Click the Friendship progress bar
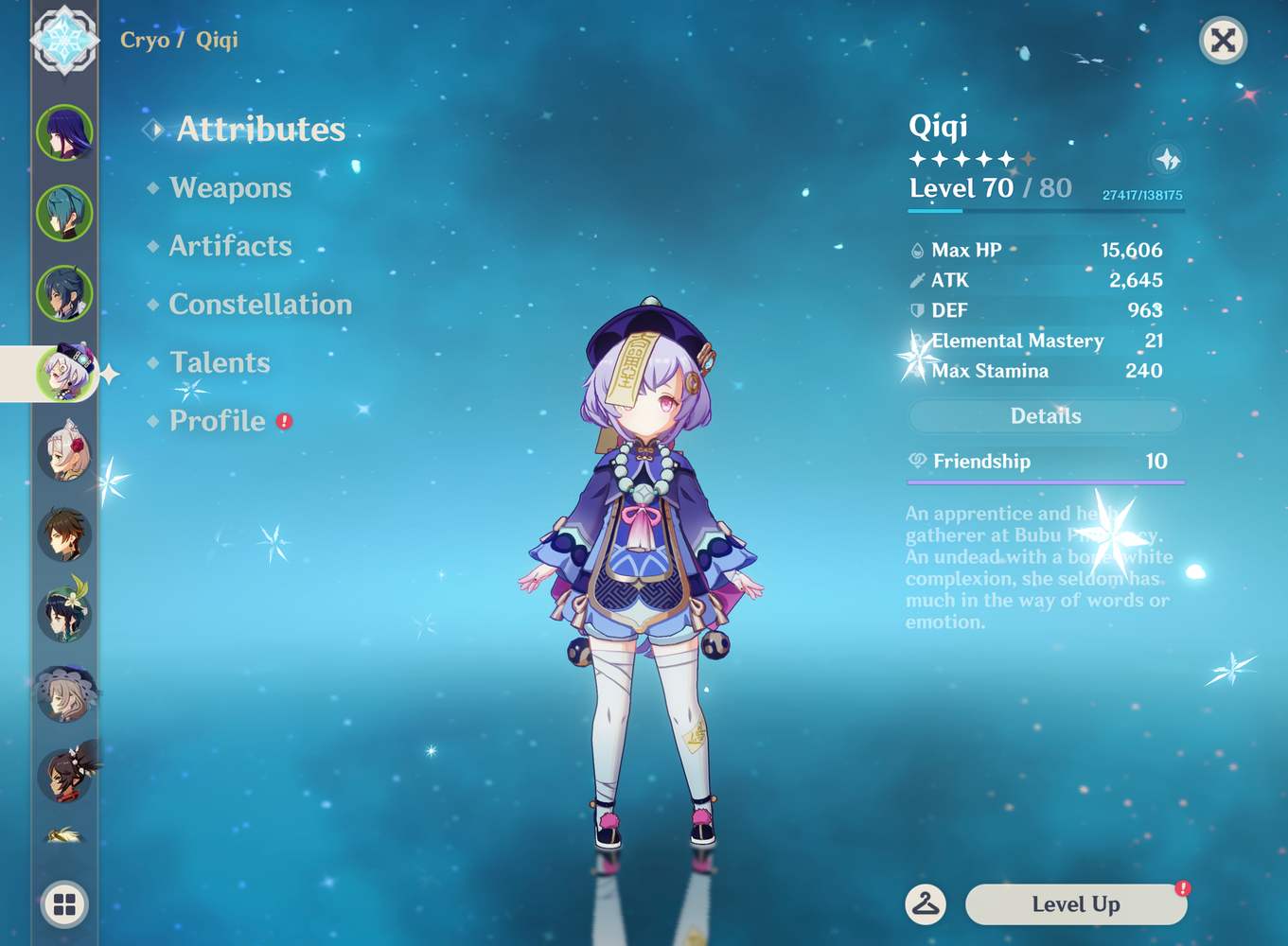Viewport: 1288px width, 946px height. pos(1045,482)
